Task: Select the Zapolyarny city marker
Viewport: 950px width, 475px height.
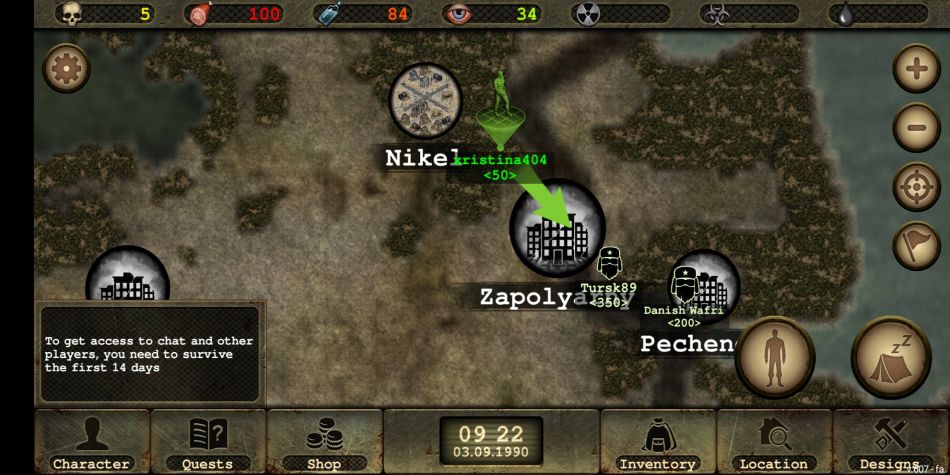Action: point(556,230)
